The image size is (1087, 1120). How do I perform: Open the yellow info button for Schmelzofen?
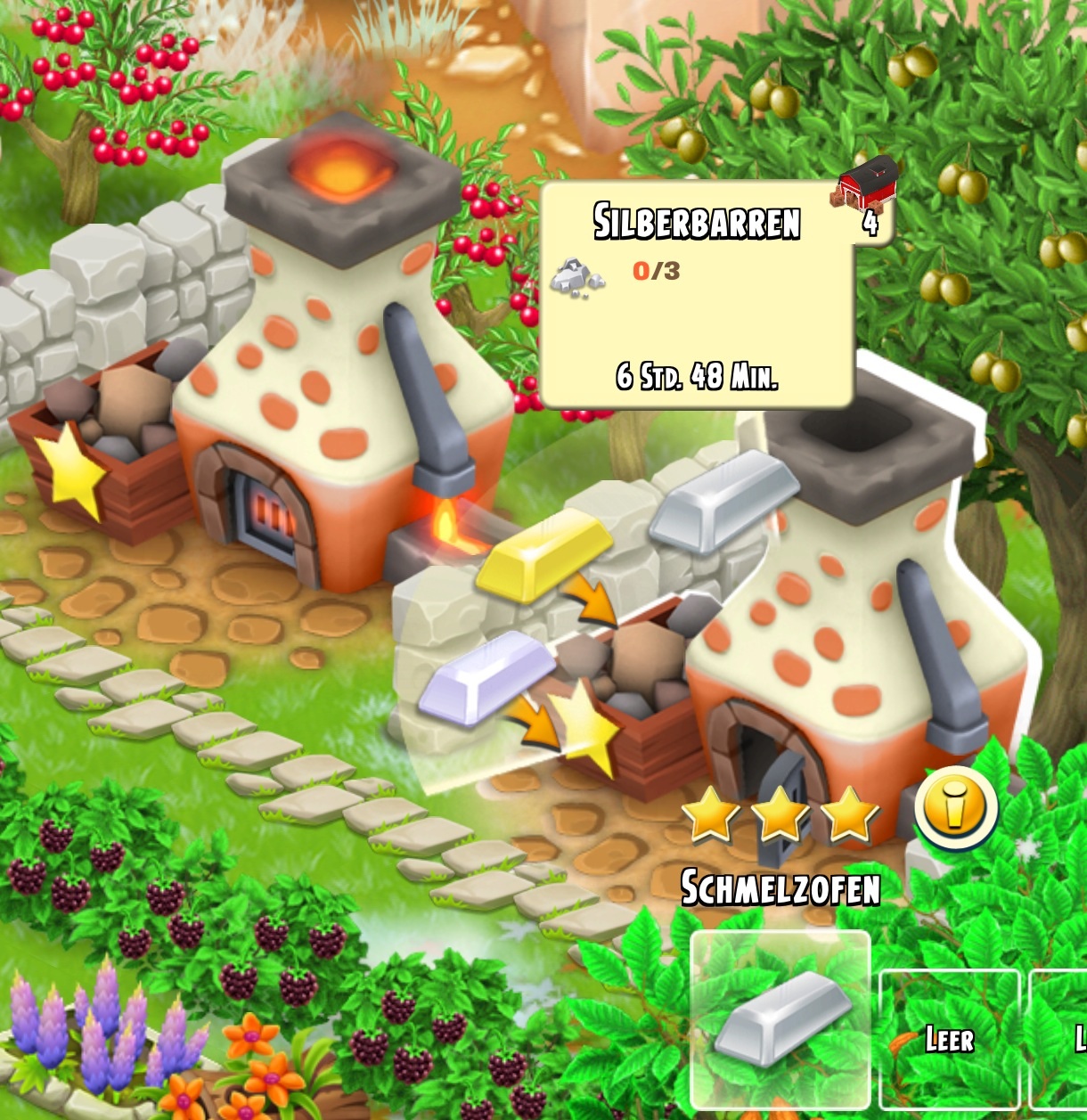pyautogui.click(x=955, y=808)
